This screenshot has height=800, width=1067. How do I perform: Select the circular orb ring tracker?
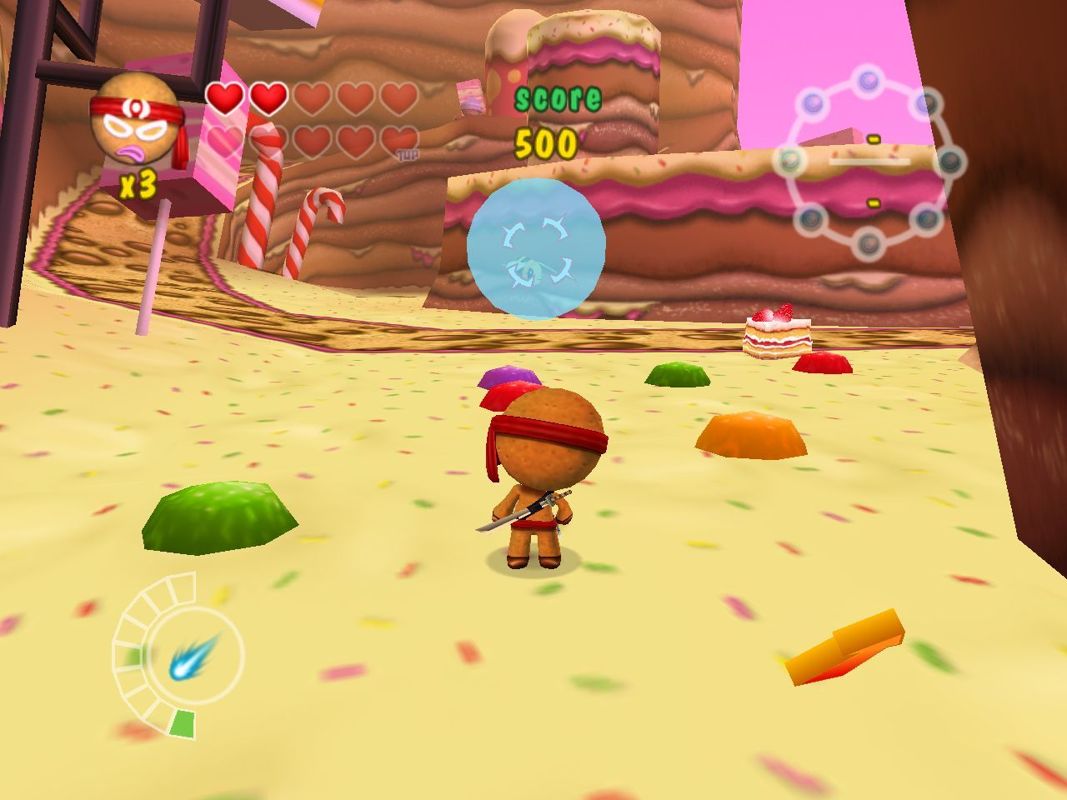[x=869, y=162]
